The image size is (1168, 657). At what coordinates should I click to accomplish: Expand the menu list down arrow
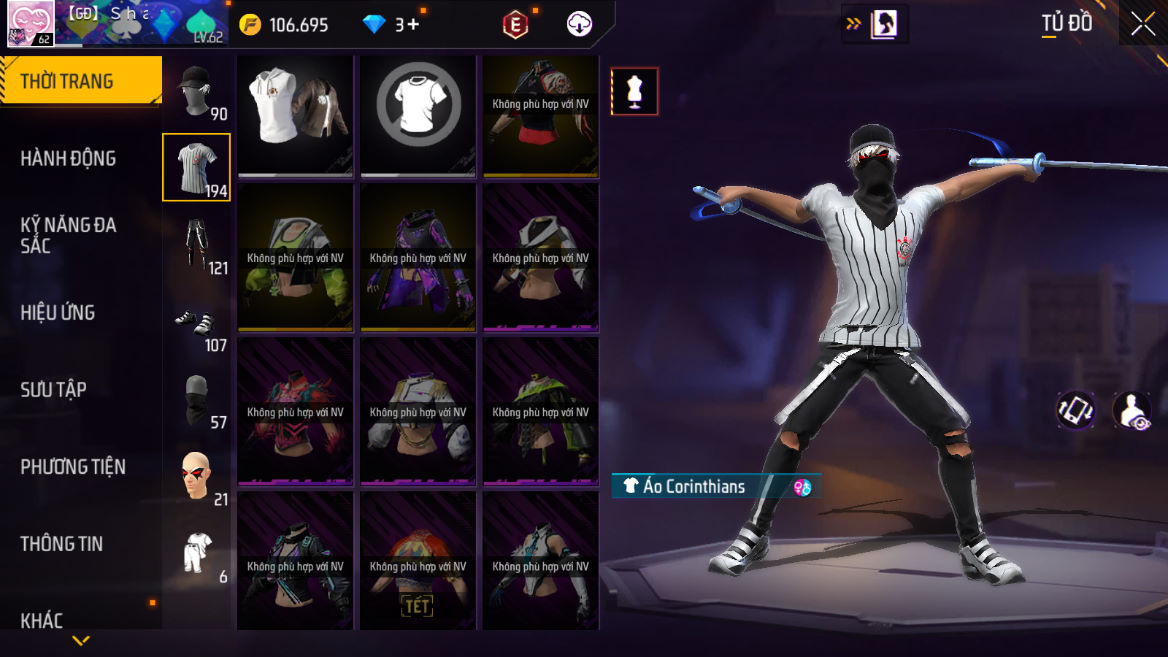click(x=81, y=641)
